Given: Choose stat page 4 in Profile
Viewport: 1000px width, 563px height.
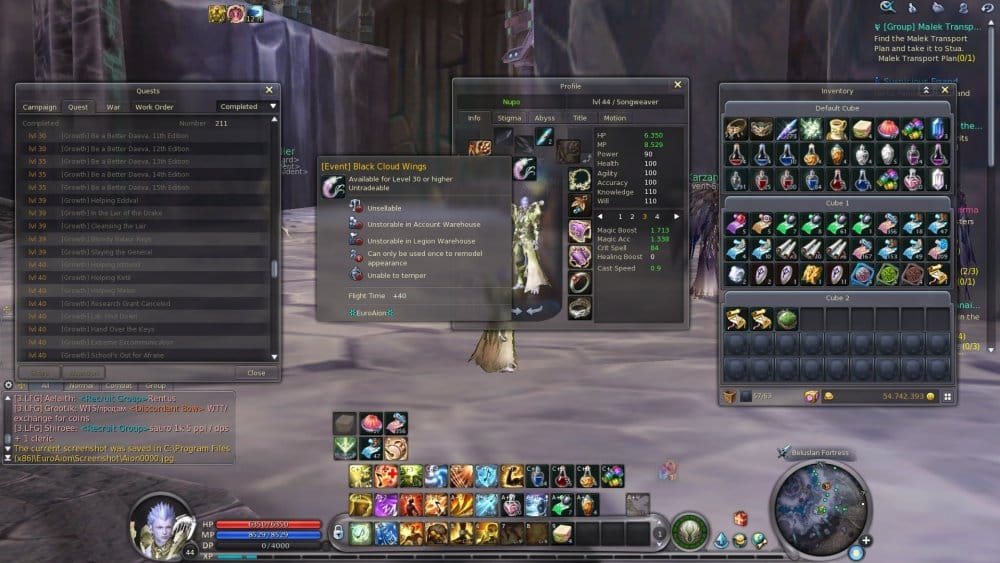Looking at the screenshot, I should [657, 216].
